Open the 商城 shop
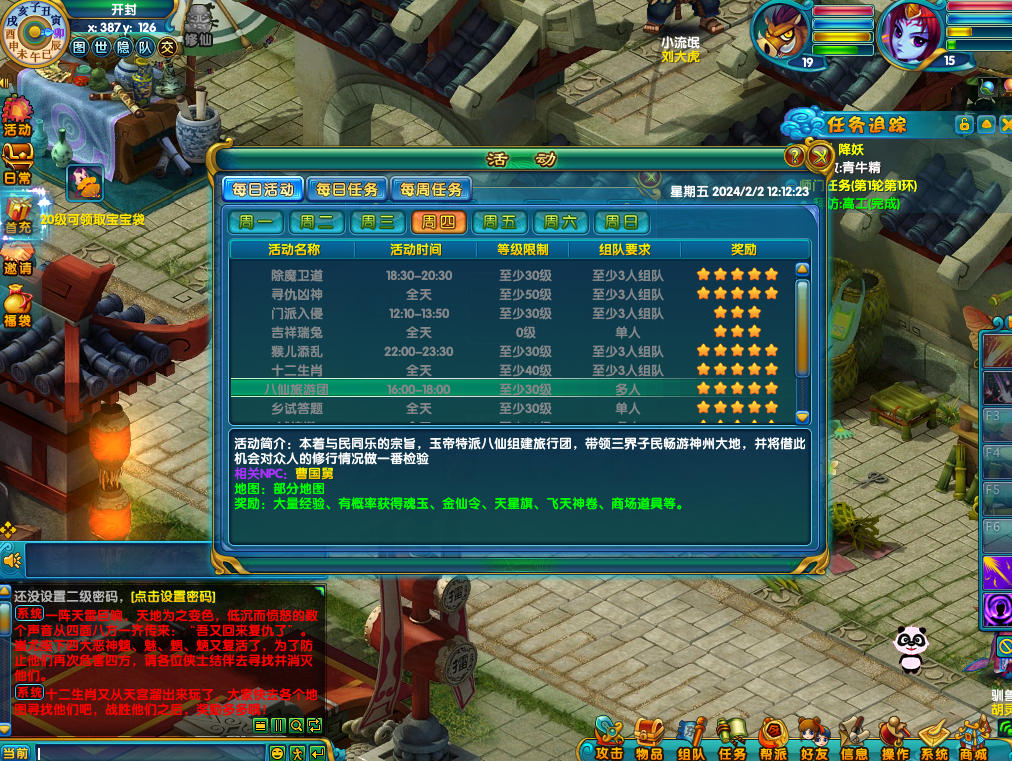Screen dimensions: 1012x761 pos(973,739)
